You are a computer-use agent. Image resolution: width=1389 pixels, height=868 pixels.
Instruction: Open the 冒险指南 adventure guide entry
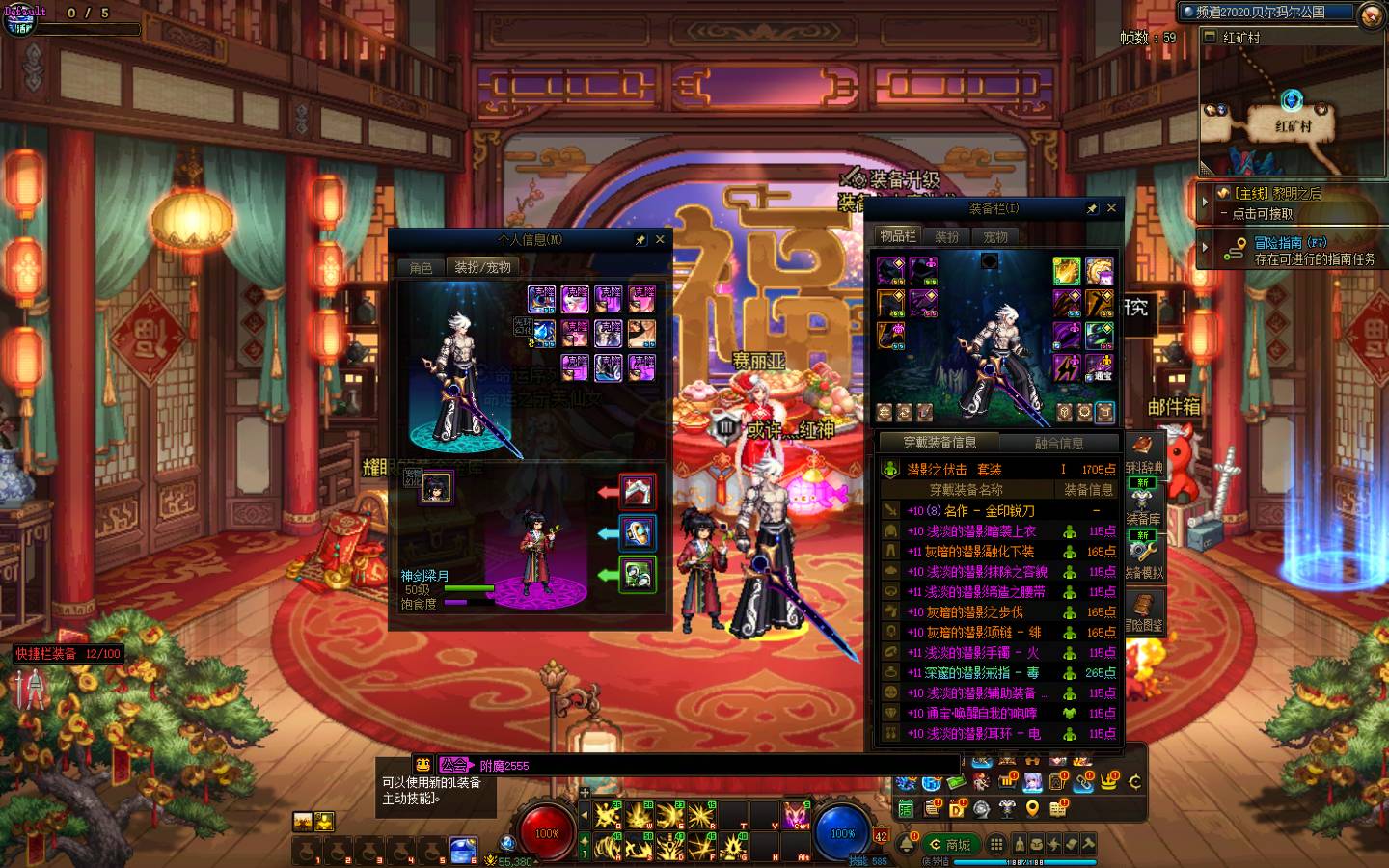(x=1293, y=251)
